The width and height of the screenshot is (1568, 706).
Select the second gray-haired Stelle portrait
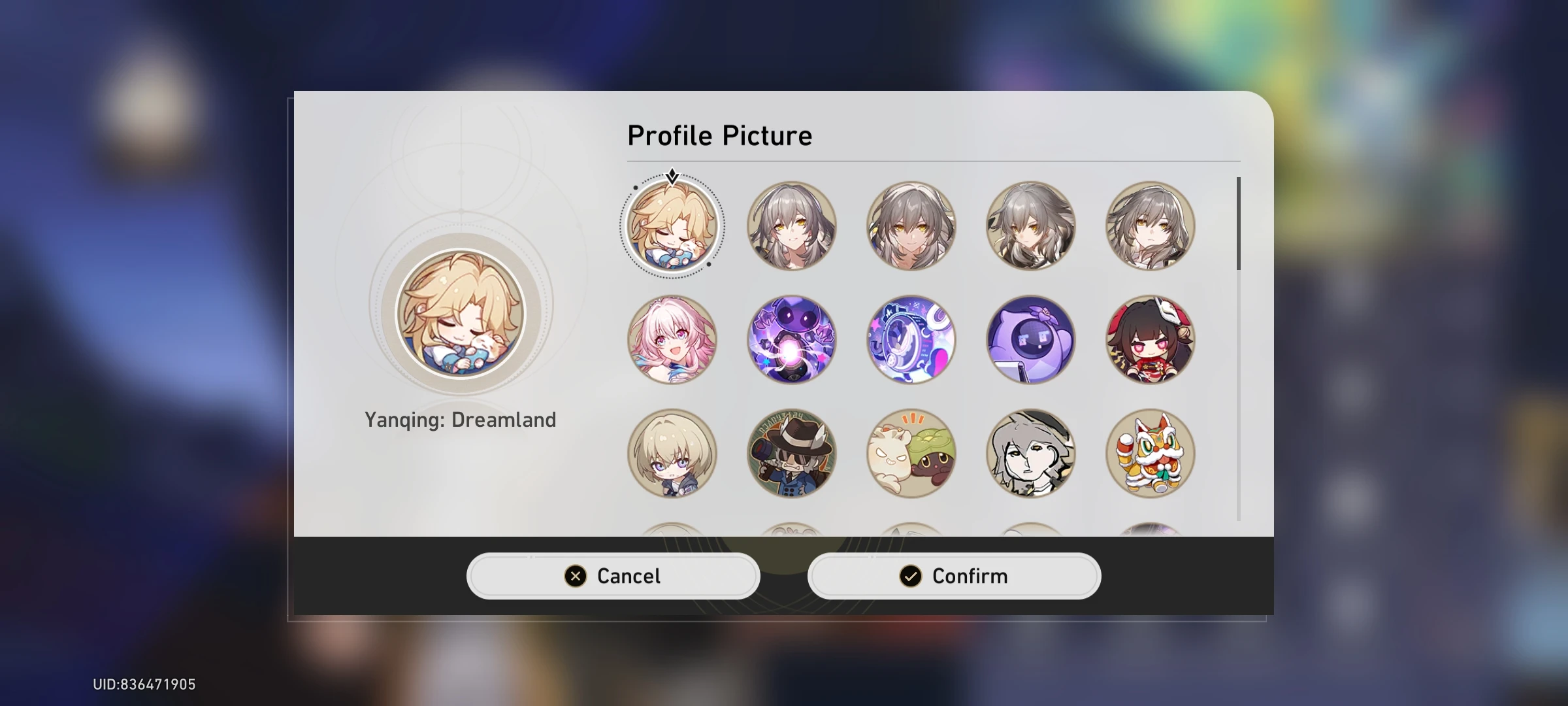pyautogui.click(x=911, y=226)
